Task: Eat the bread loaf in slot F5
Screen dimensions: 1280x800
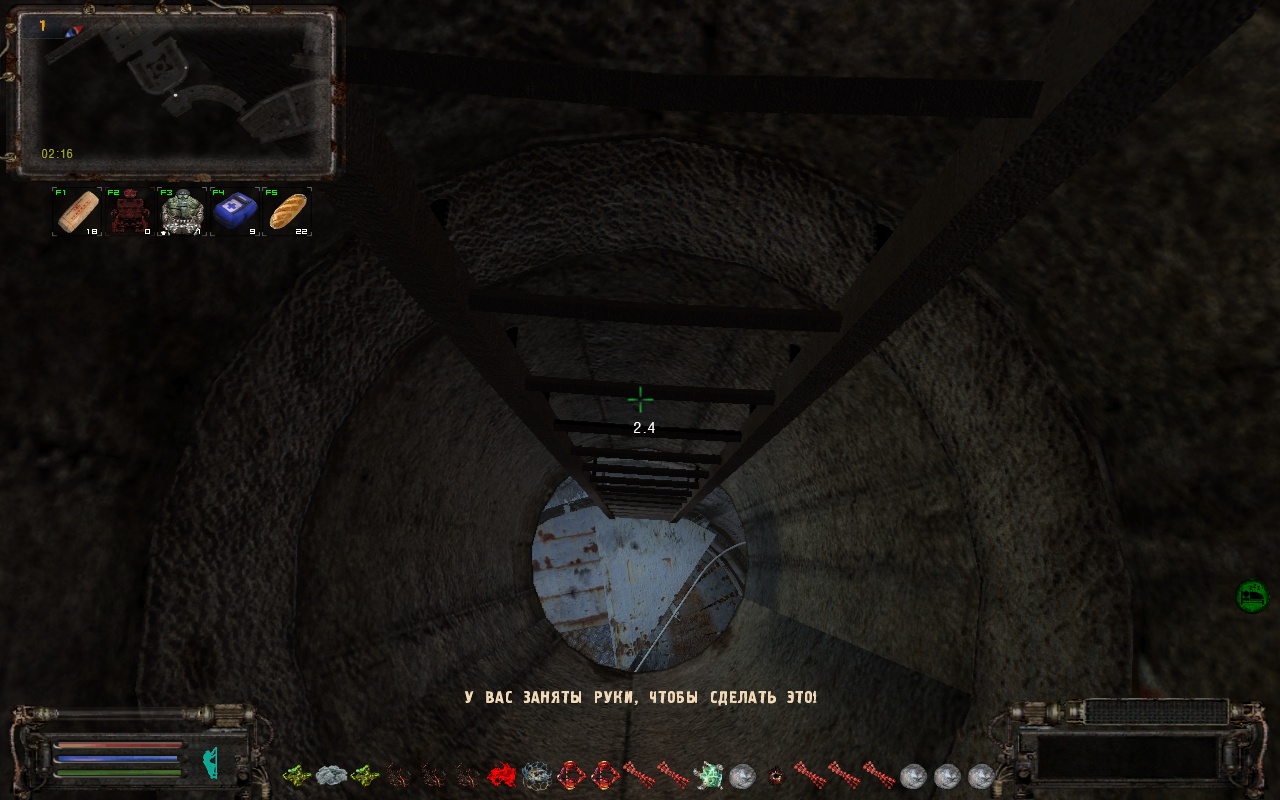Action: pyautogui.click(x=288, y=211)
